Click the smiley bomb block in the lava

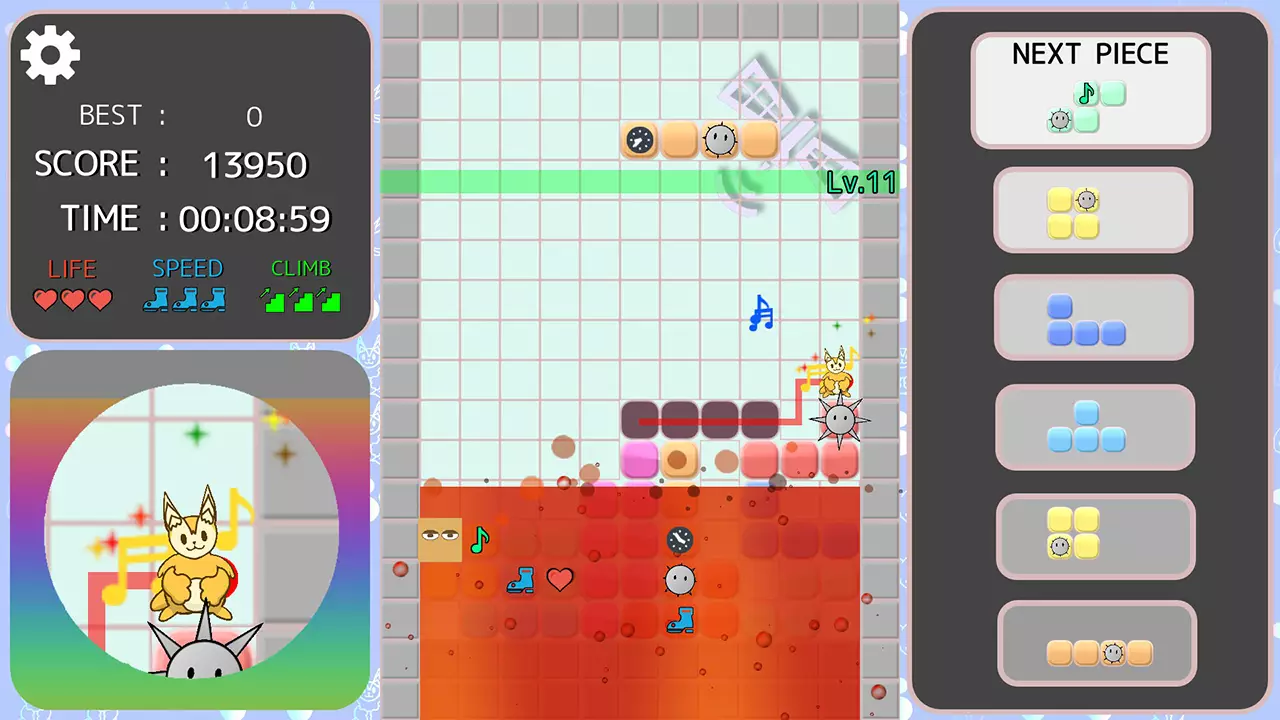tap(681, 581)
